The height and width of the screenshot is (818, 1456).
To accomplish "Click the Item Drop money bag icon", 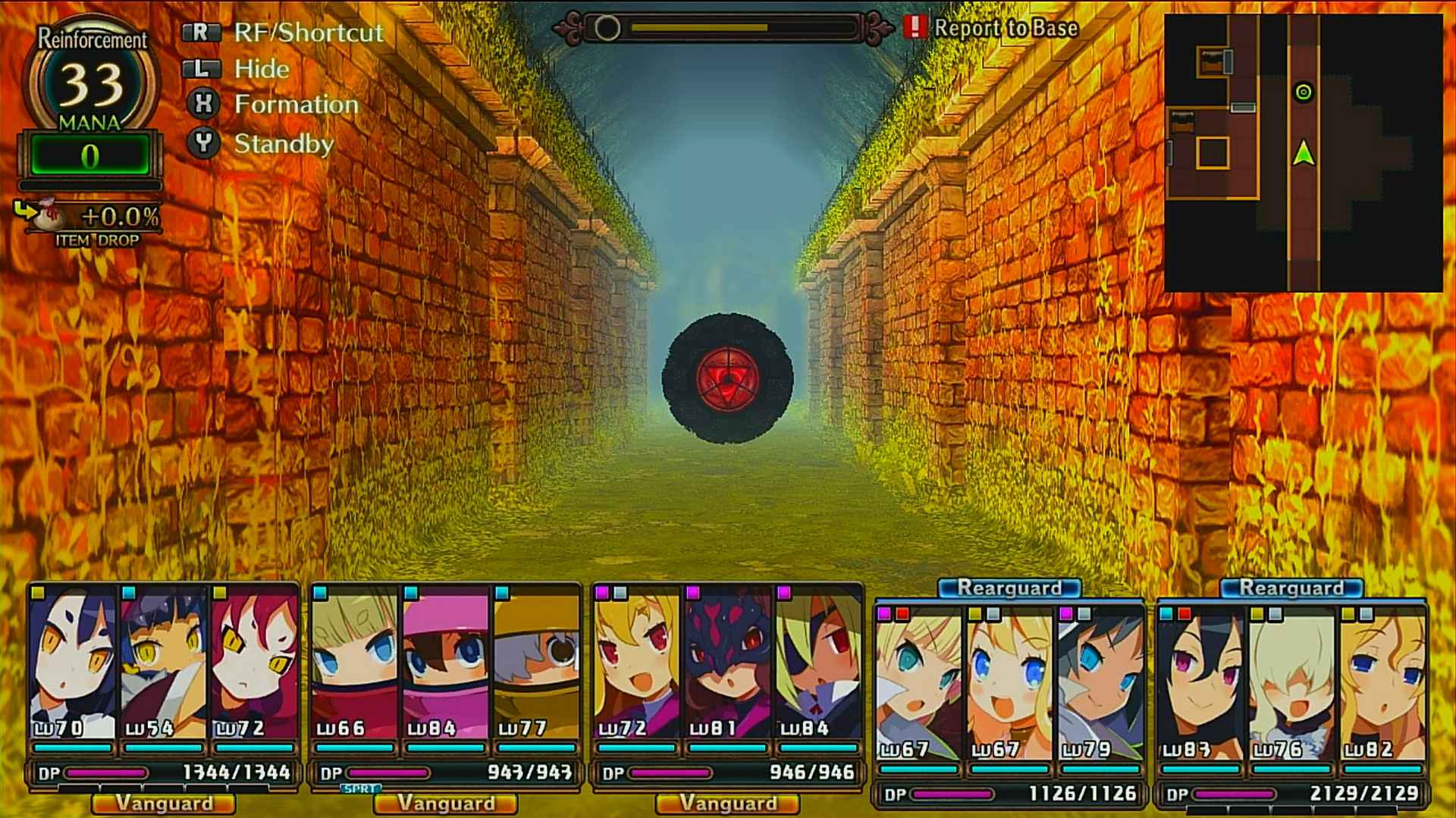I will click(49, 215).
